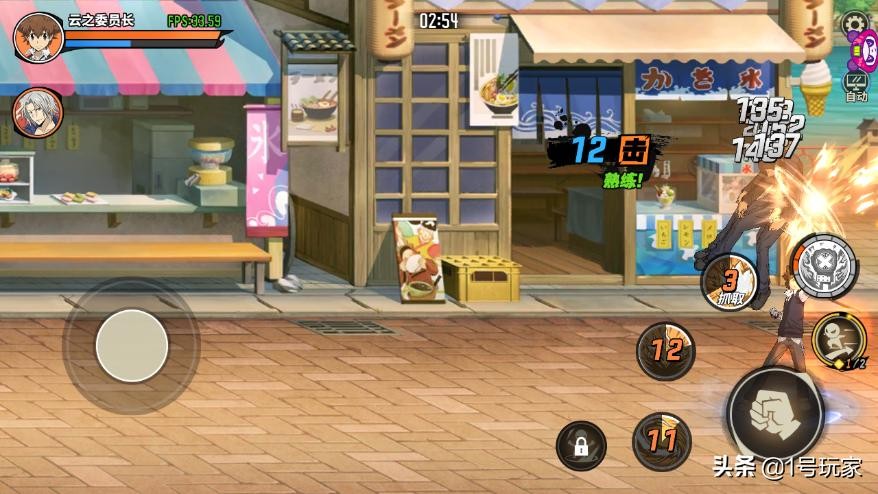Tap the locked skill slot
Screen dimensions: 878x494
pyautogui.click(x=581, y=445)
